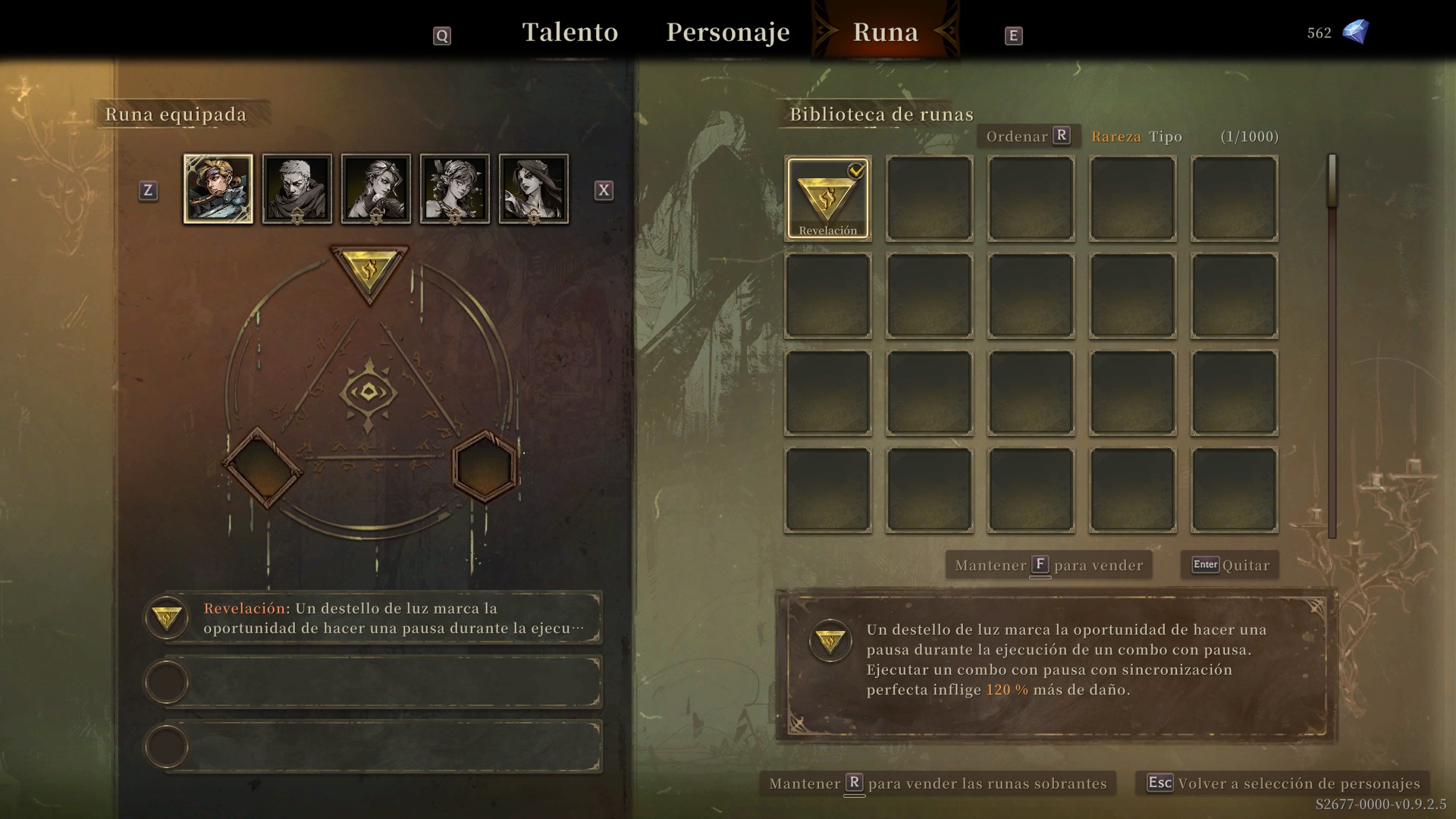
Task: Select the gray-haired man portrait
Action: click(x=297, y=189)
